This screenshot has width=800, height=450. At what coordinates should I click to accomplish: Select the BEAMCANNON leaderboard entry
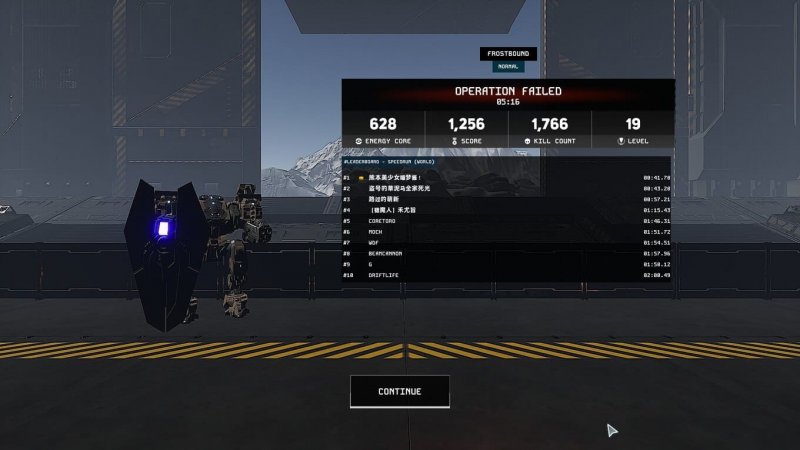pyautogui.click(x=507, y=254)
